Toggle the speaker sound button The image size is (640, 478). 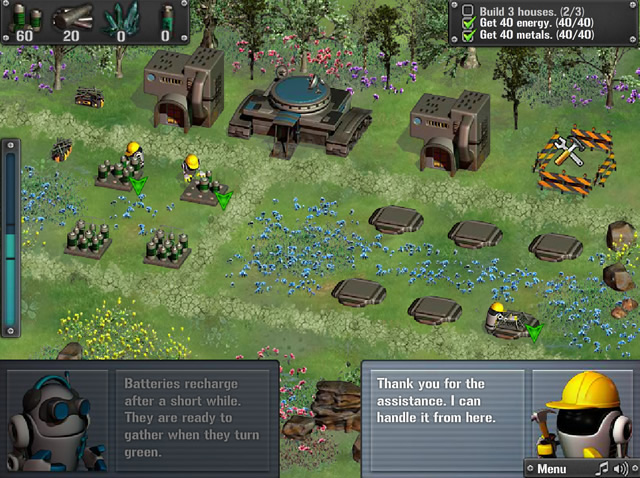tap(622, 468)
